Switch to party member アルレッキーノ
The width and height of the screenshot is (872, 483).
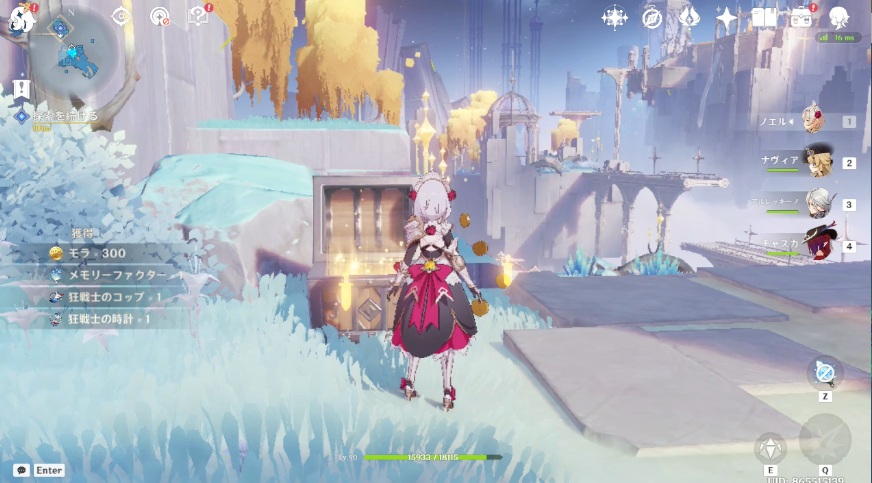[818, 204]
